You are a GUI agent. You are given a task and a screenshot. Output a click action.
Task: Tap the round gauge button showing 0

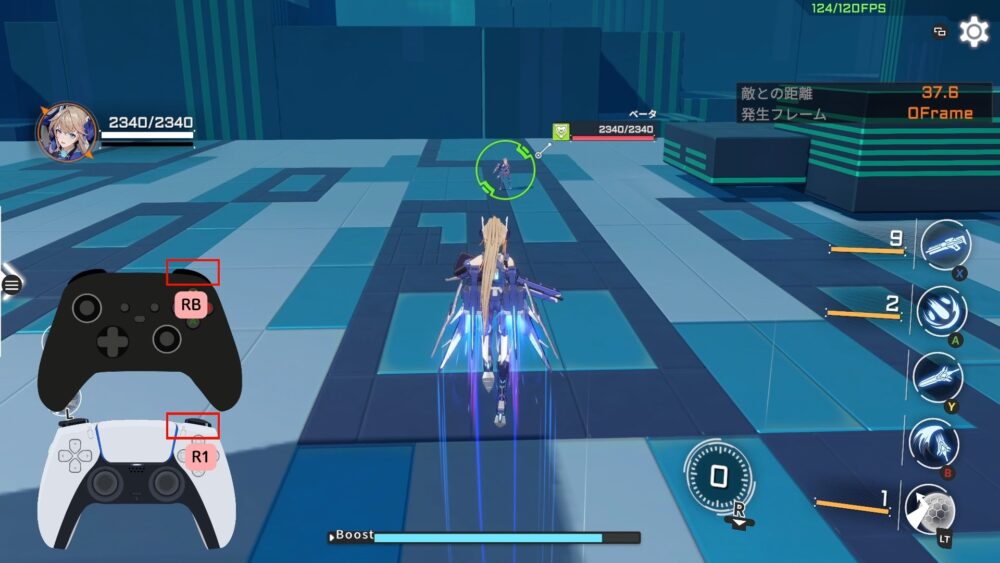point(718,476)
